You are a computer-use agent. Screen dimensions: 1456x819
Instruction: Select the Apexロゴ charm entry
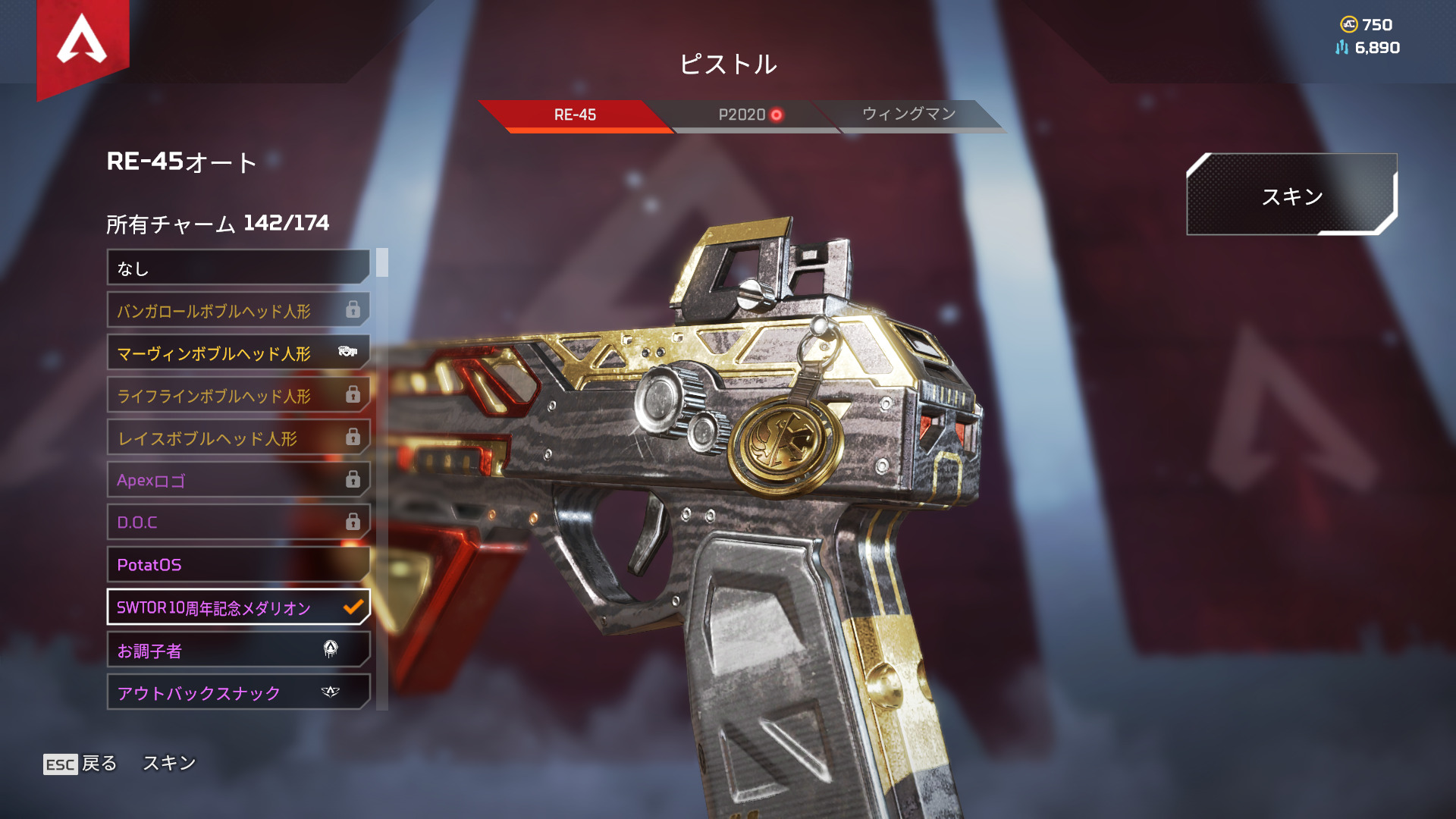(x=238, y=480)
